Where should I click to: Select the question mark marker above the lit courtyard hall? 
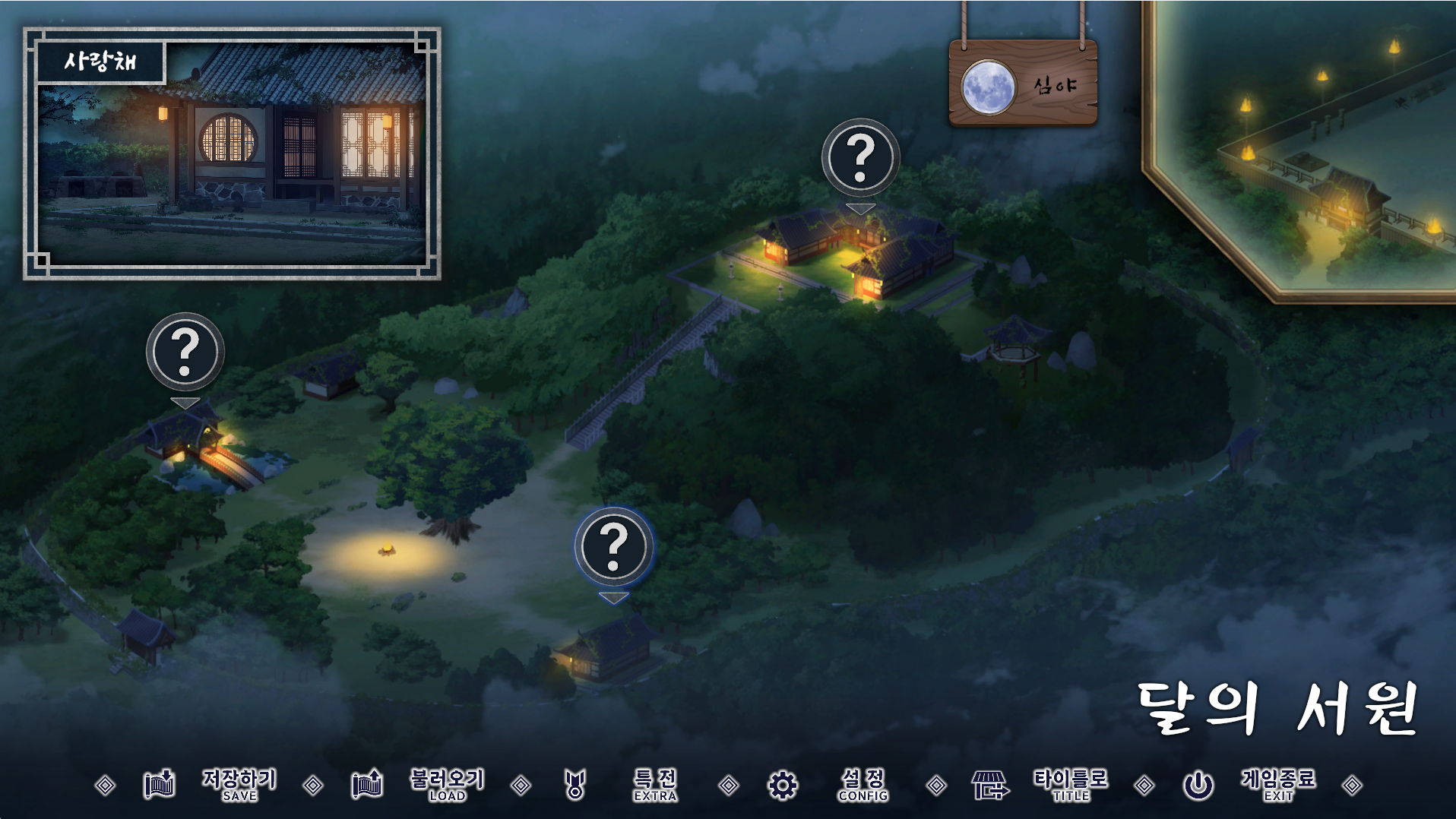pos(860,158)
